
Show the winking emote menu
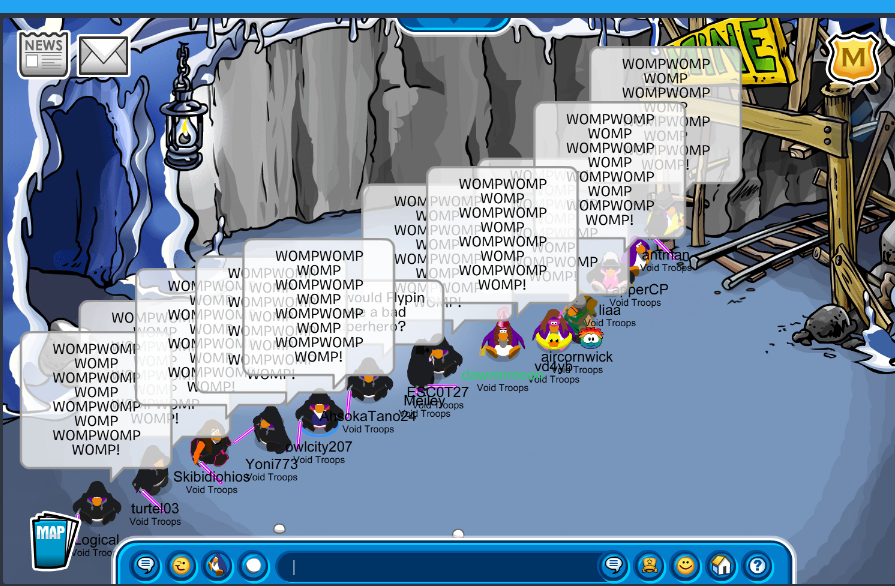click(181, 566)
